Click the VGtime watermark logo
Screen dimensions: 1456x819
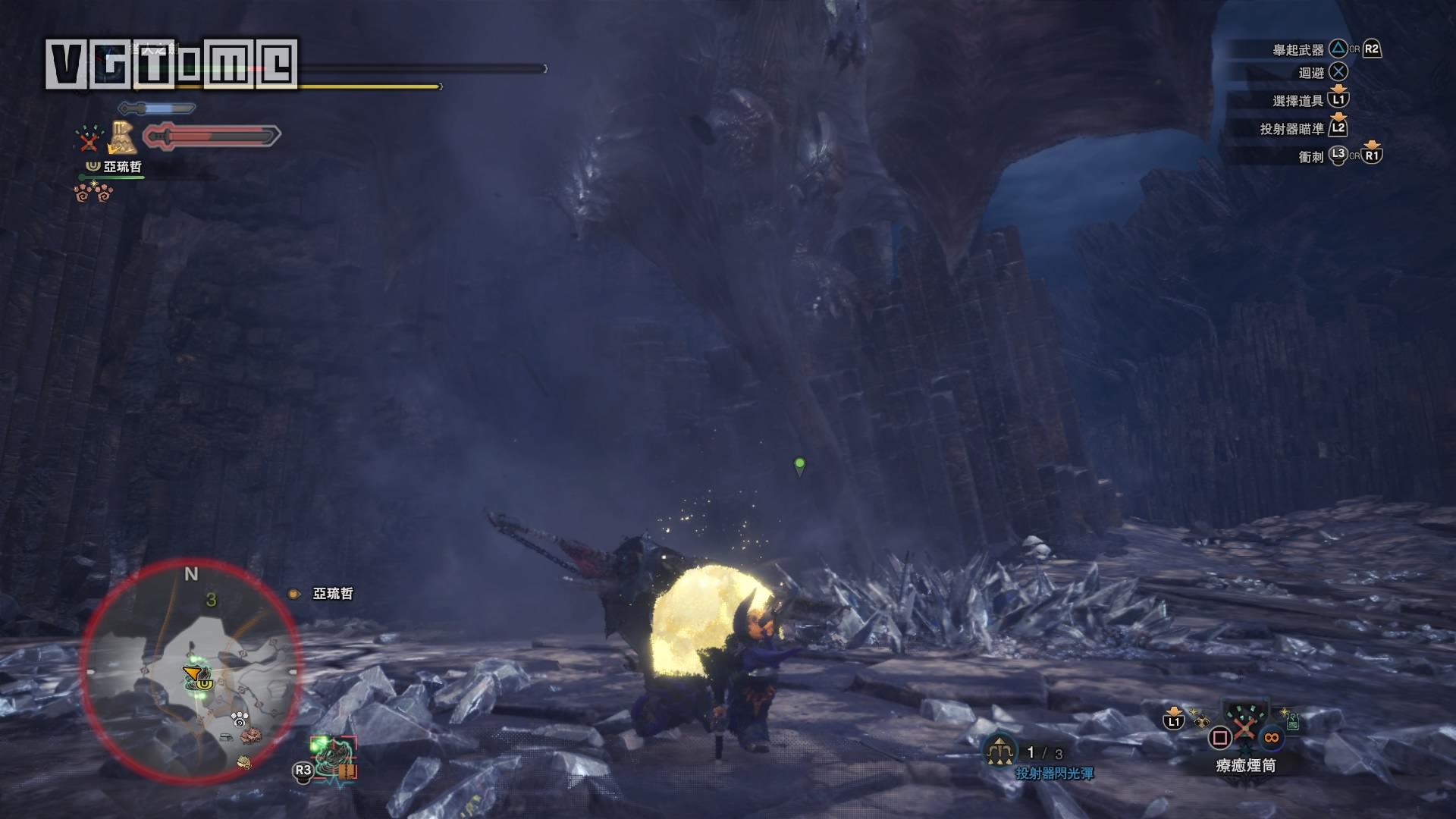coord(171,63)
